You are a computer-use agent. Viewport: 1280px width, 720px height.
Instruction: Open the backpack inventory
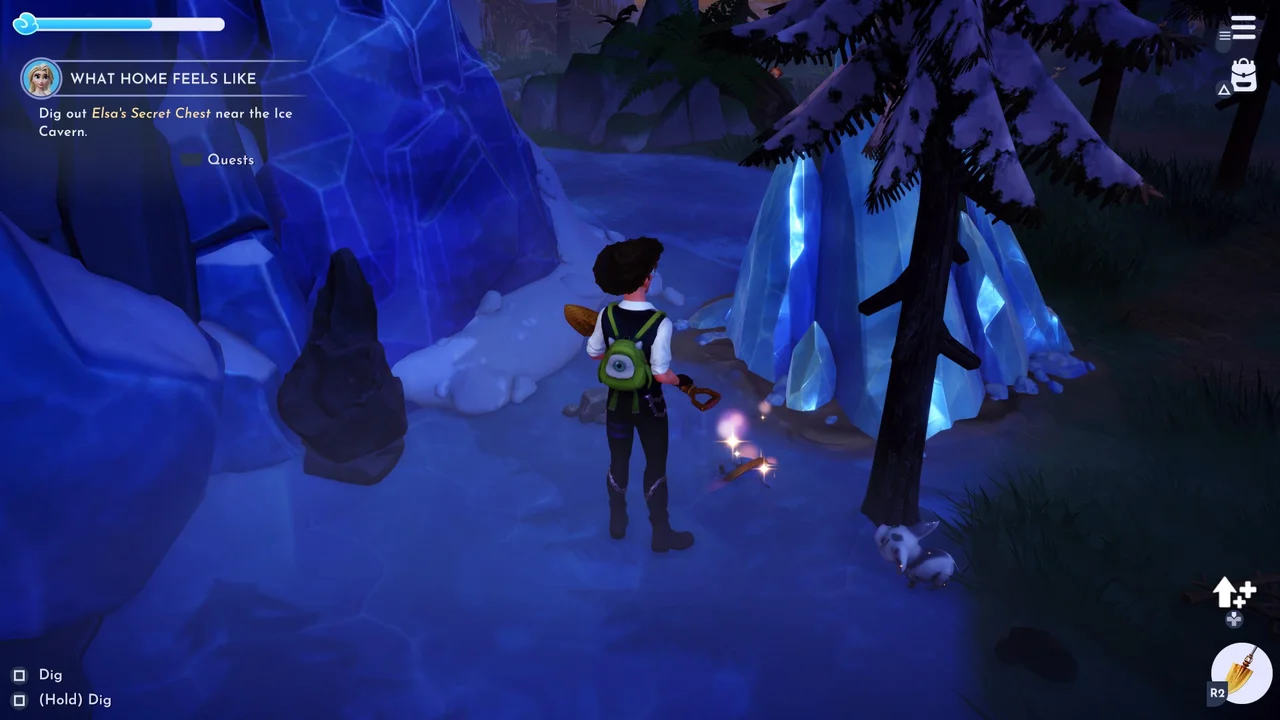[1243, 73]
